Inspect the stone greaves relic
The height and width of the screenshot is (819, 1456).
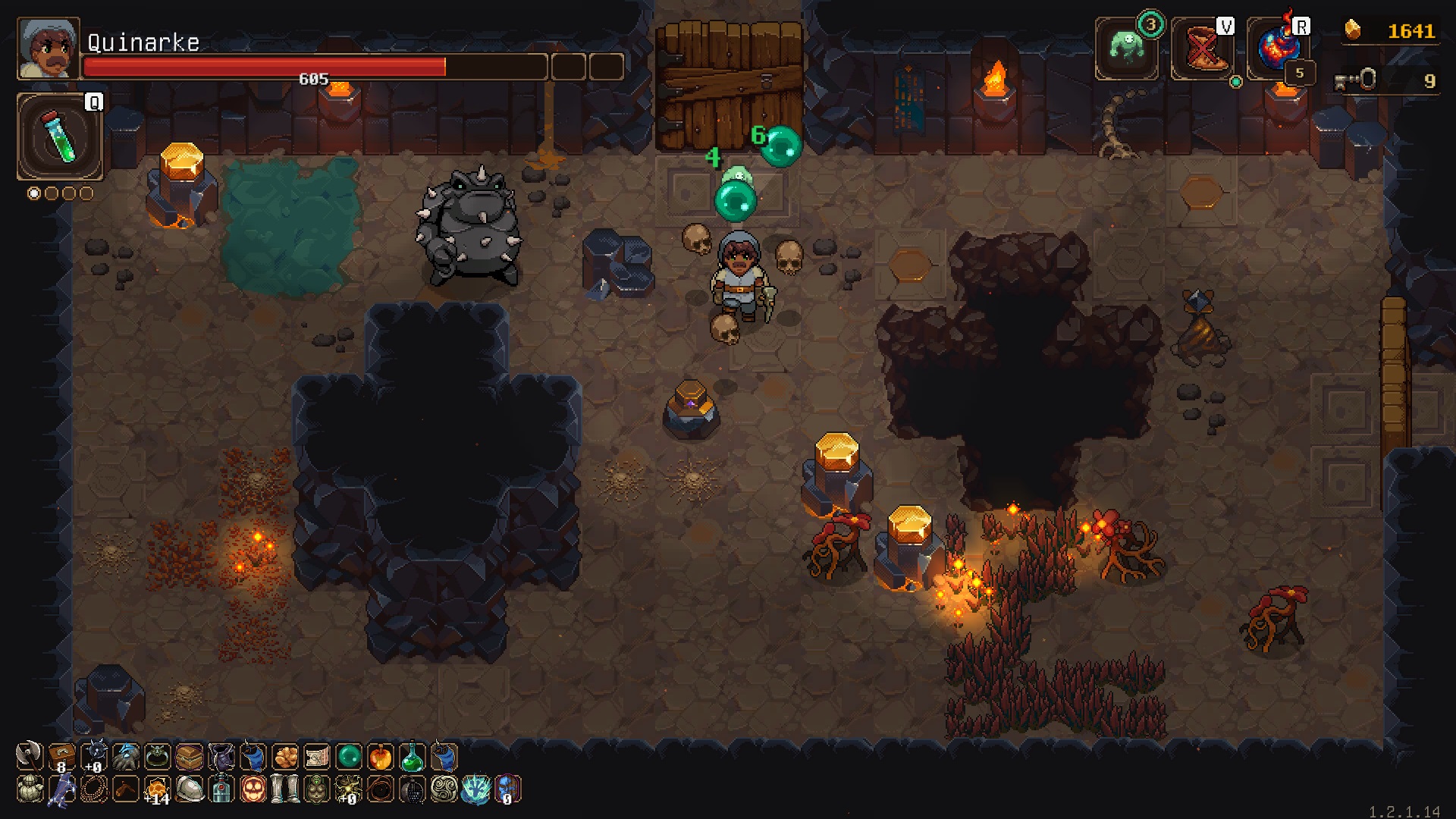(x=284, y=789)
